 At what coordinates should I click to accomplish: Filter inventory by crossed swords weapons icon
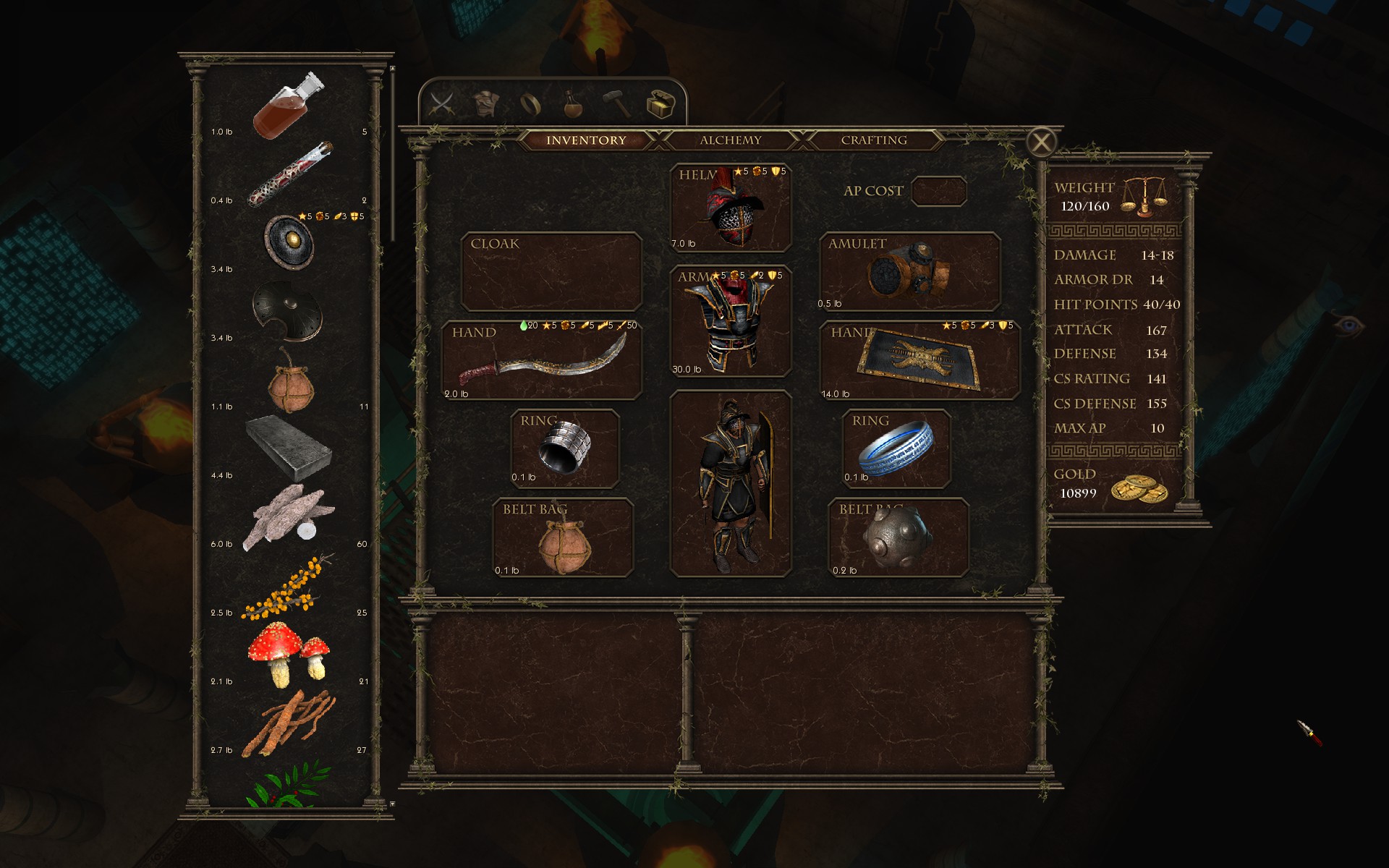coord(442,104)
